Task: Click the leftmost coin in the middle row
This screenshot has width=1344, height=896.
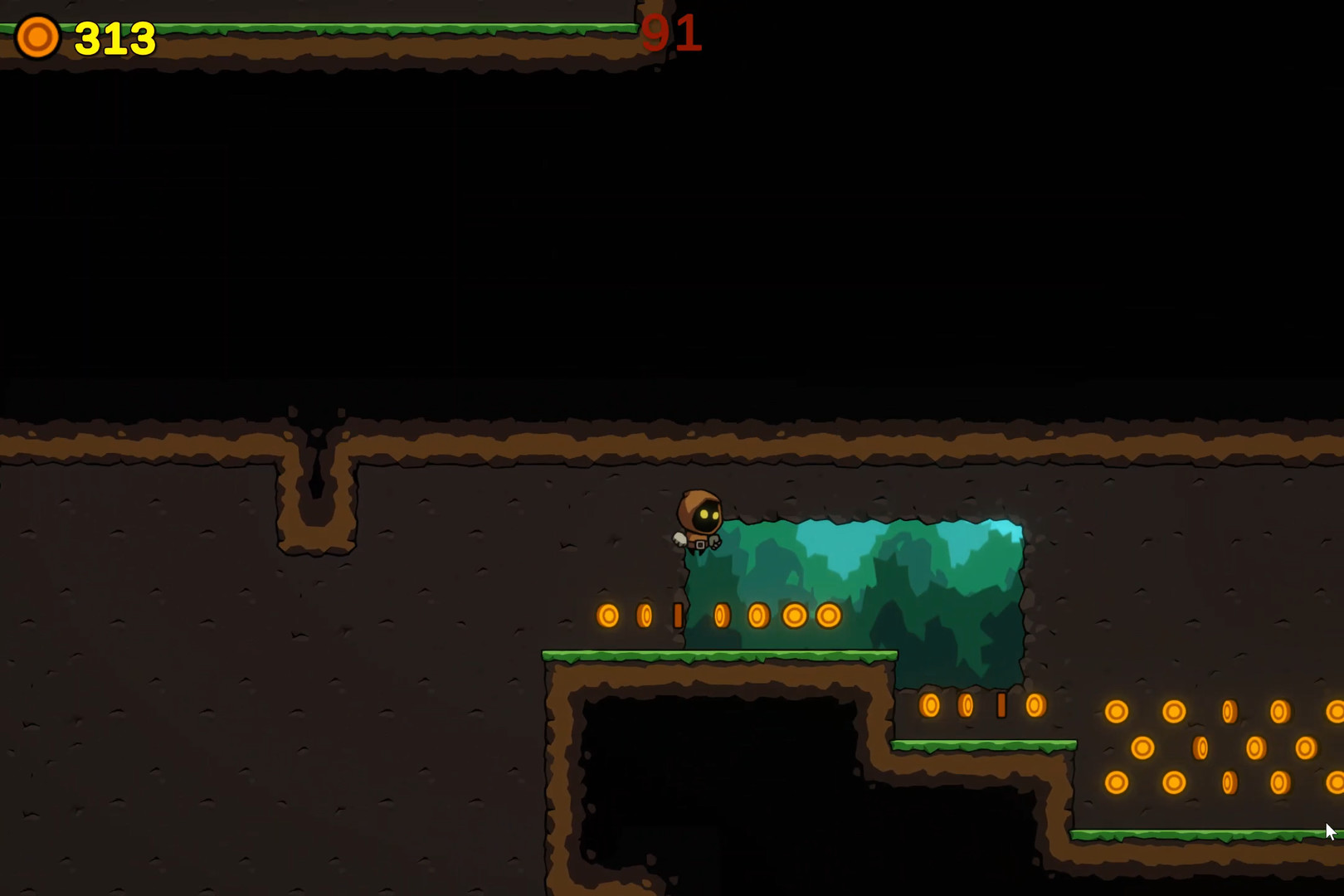Action: 610,614
